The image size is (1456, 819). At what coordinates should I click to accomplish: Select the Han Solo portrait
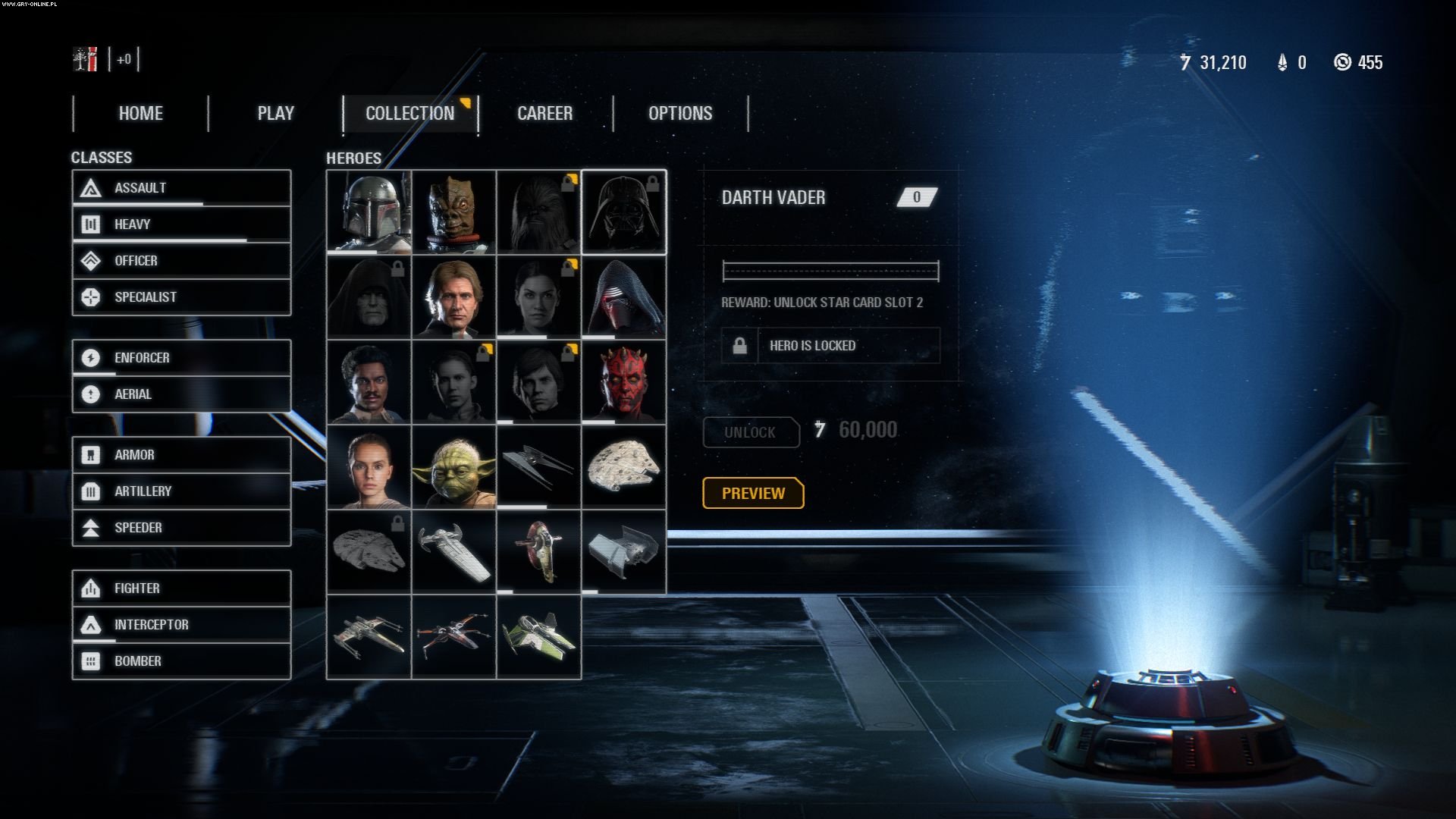[x=453, y=297]
